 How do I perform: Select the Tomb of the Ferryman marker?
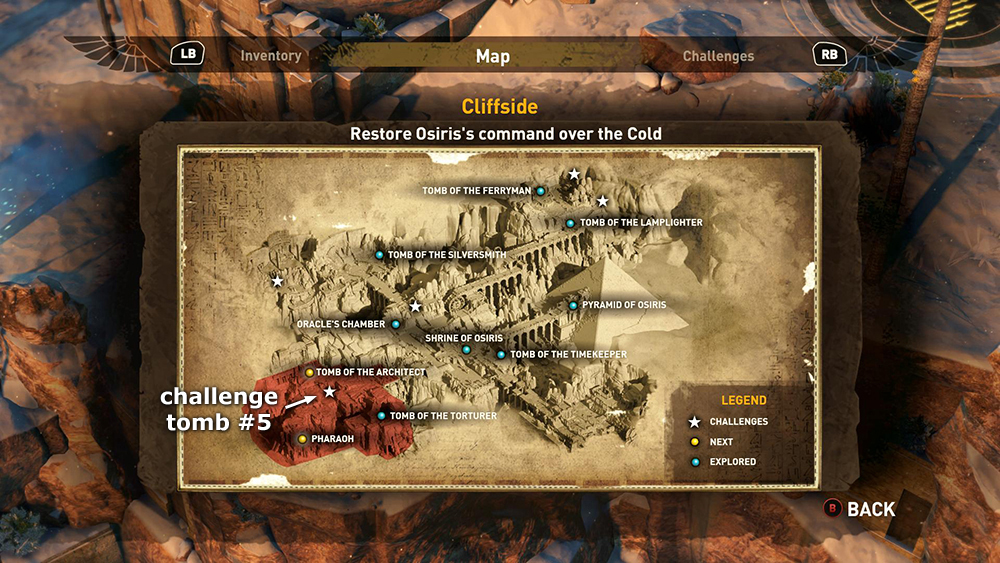(541, 191)
